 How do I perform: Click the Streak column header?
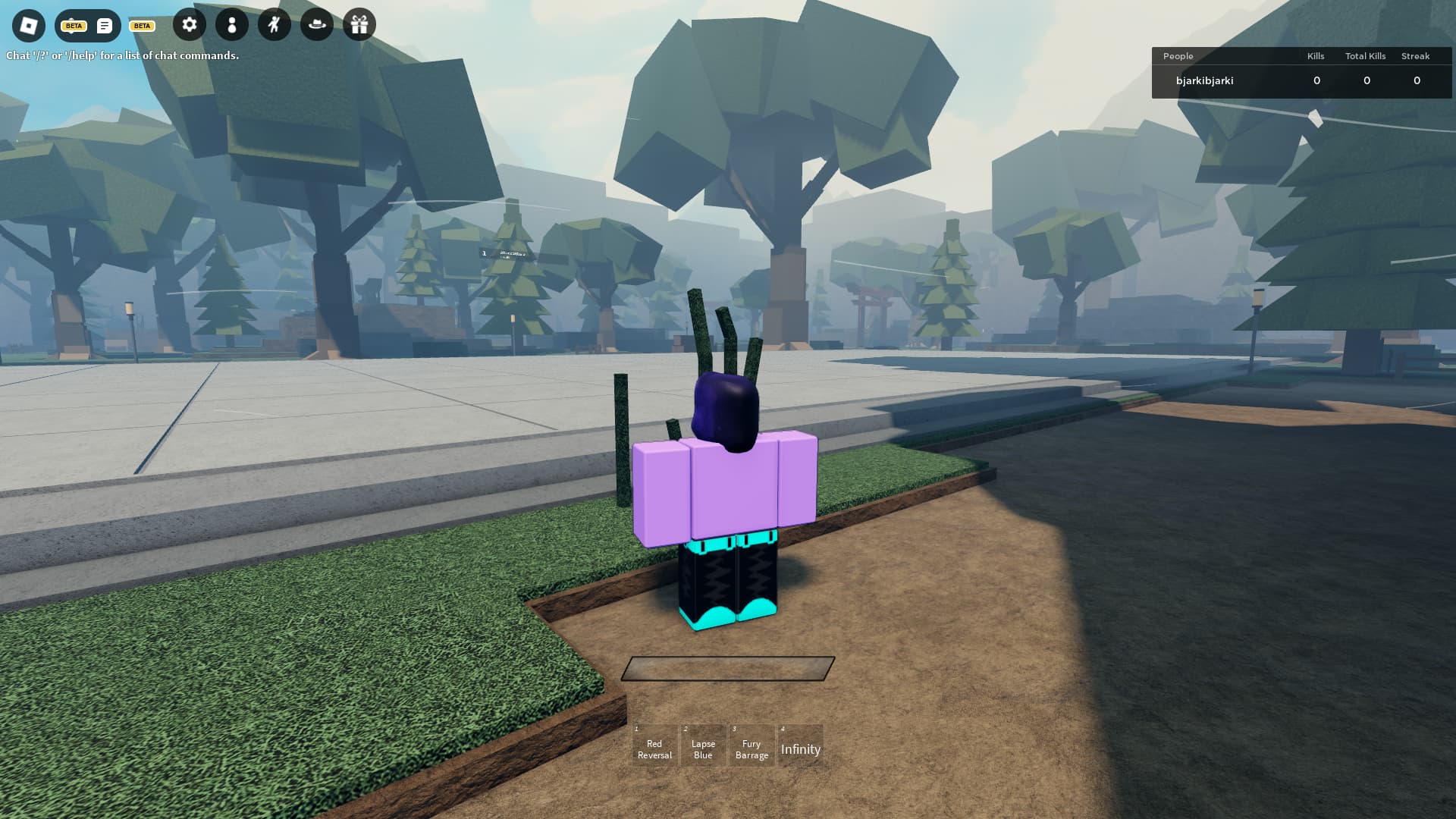click(x=1417, y=56)
